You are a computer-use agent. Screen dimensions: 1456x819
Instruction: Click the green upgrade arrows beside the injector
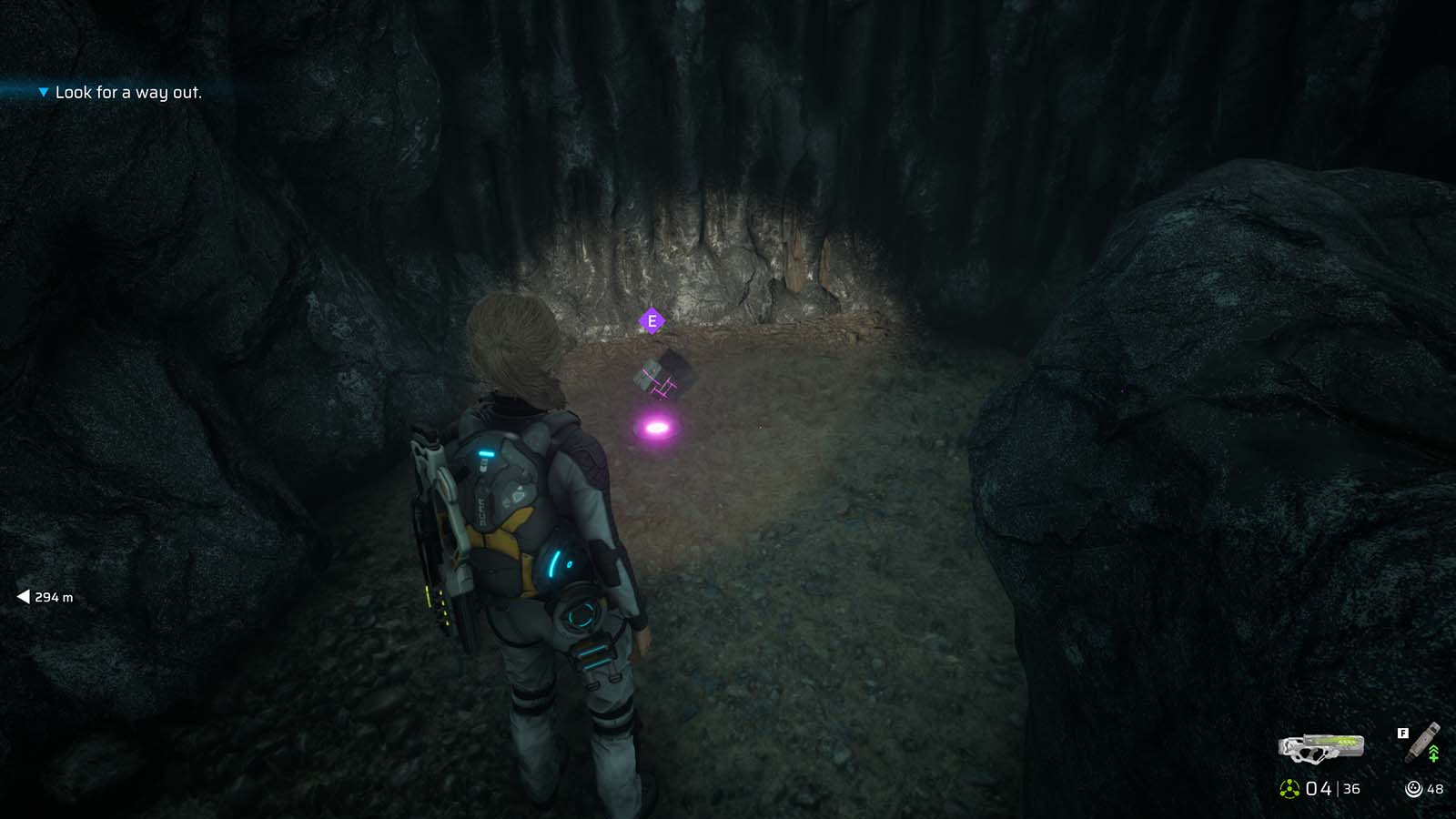[x=1434, y=753]
